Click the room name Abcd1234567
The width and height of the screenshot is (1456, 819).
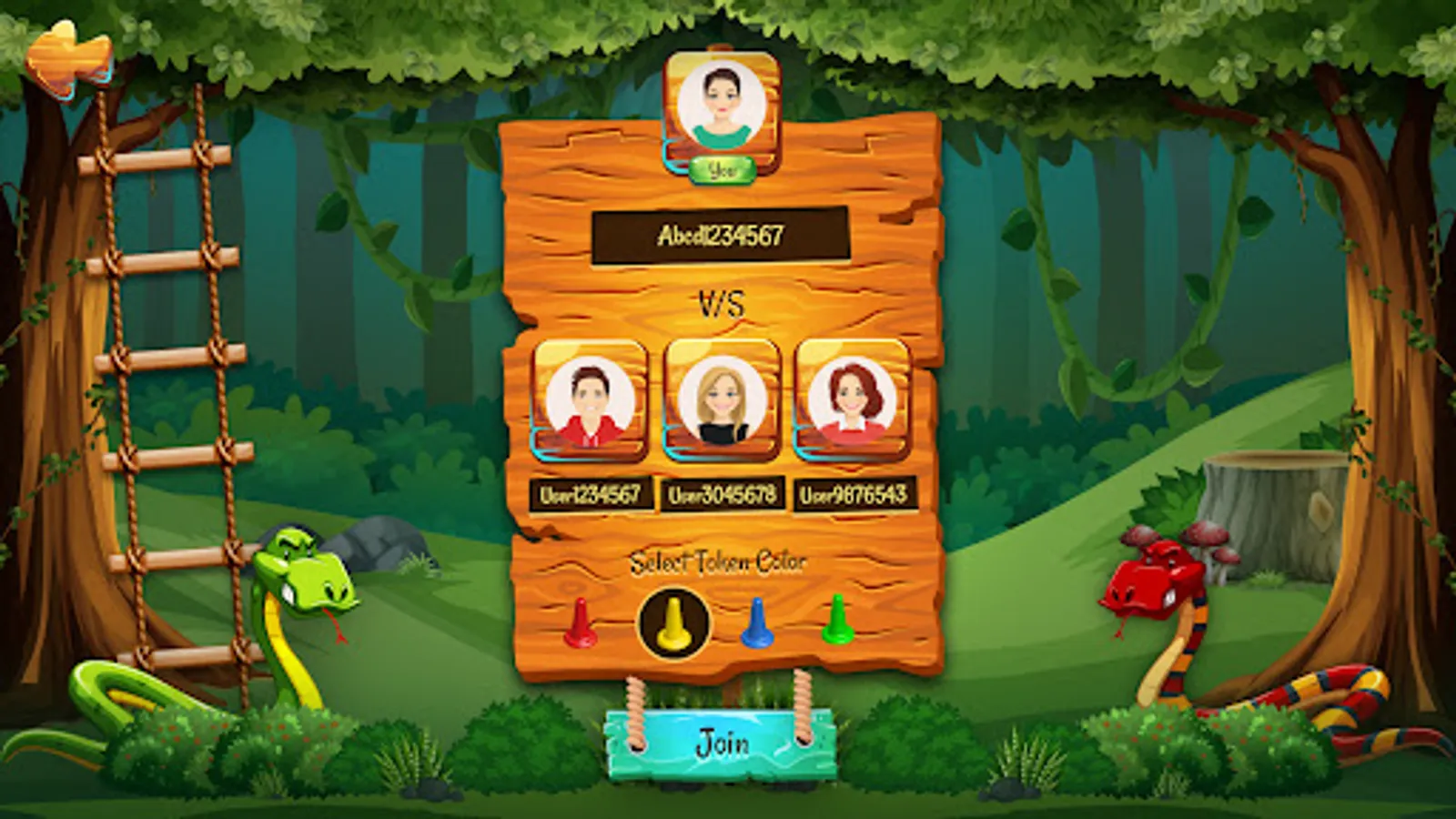tap(722, 238)
